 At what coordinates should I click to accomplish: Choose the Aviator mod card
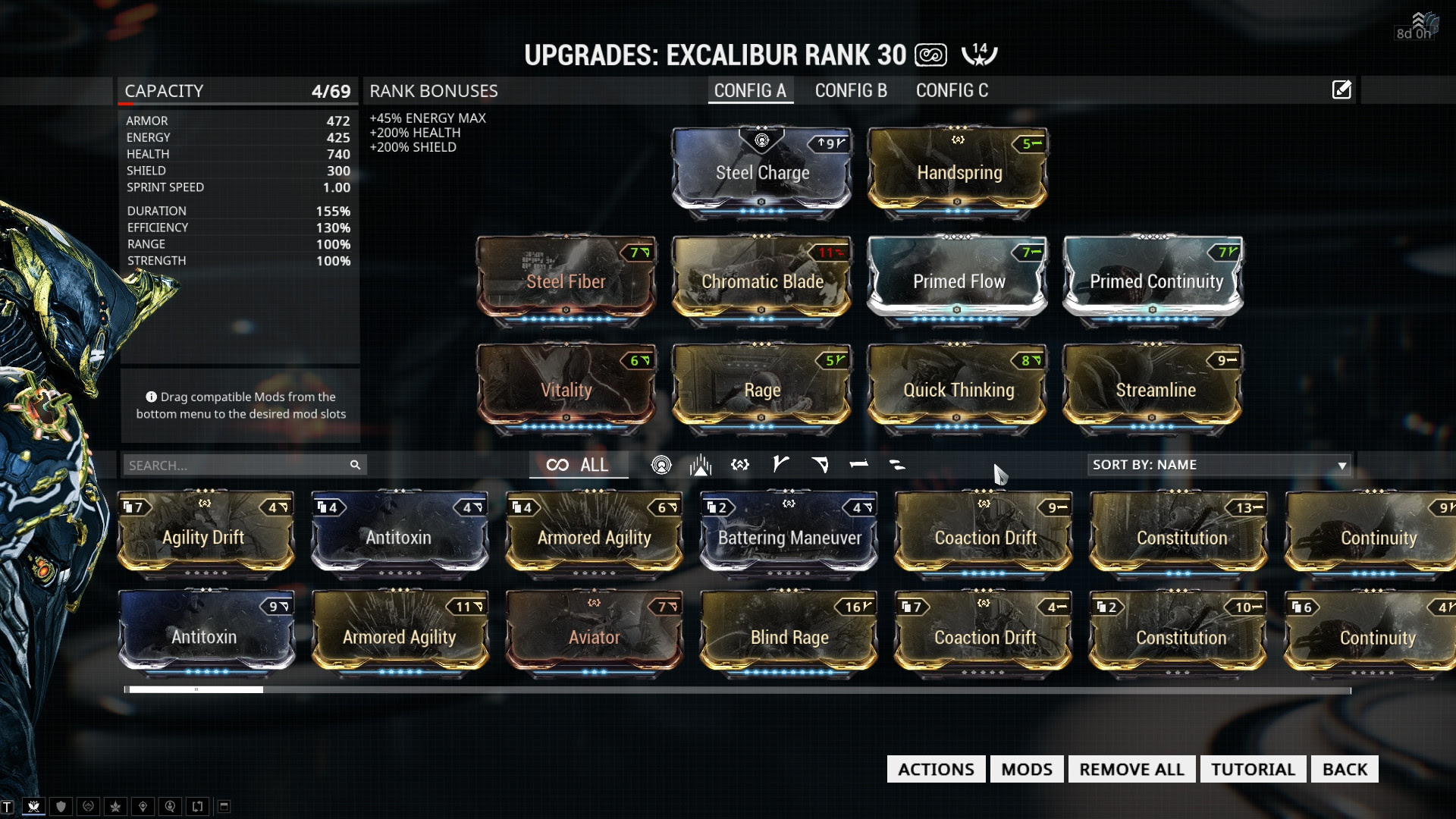[x=594, y=635]
